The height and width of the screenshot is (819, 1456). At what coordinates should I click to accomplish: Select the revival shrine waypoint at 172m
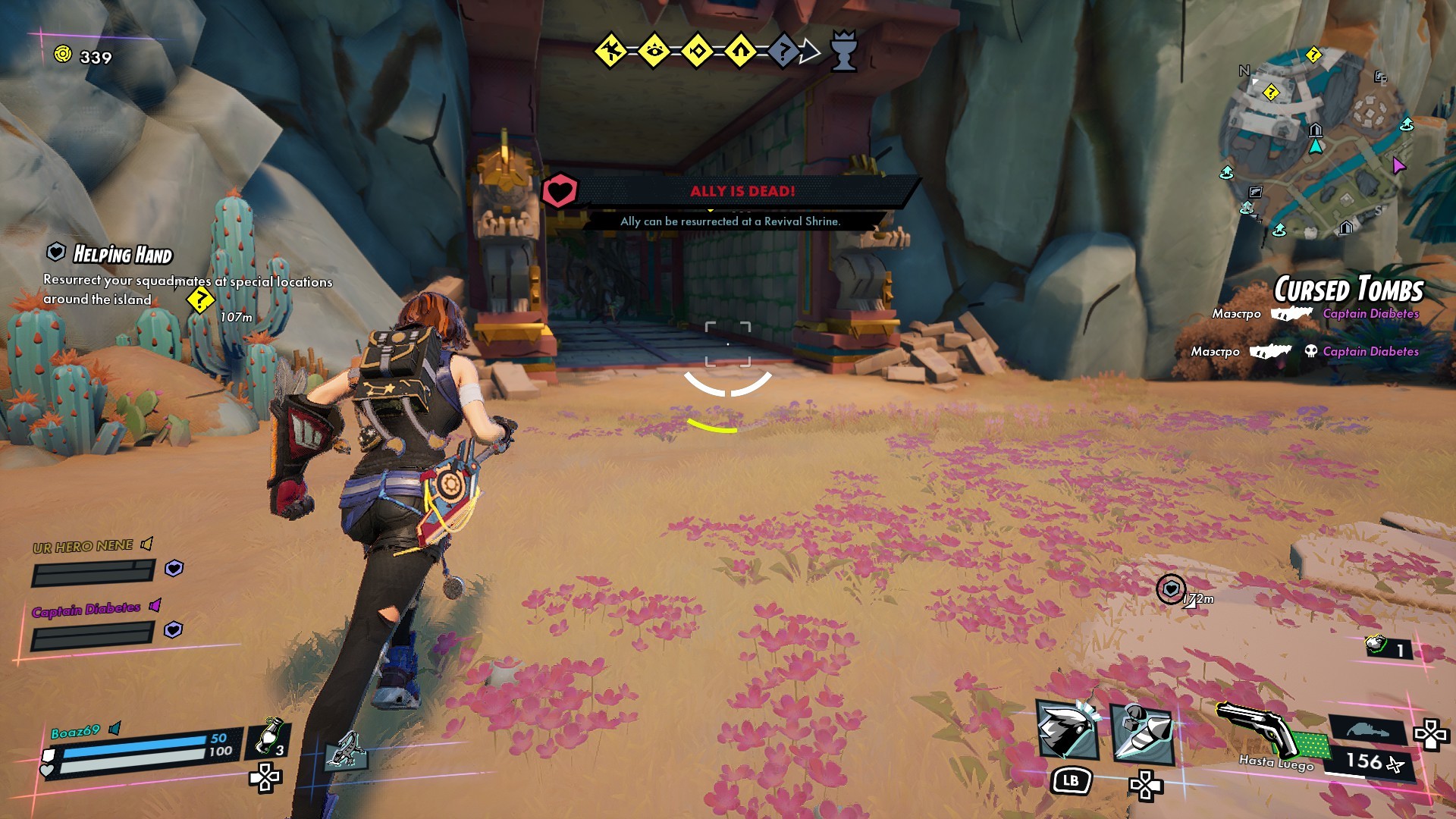pos(1170,588)
